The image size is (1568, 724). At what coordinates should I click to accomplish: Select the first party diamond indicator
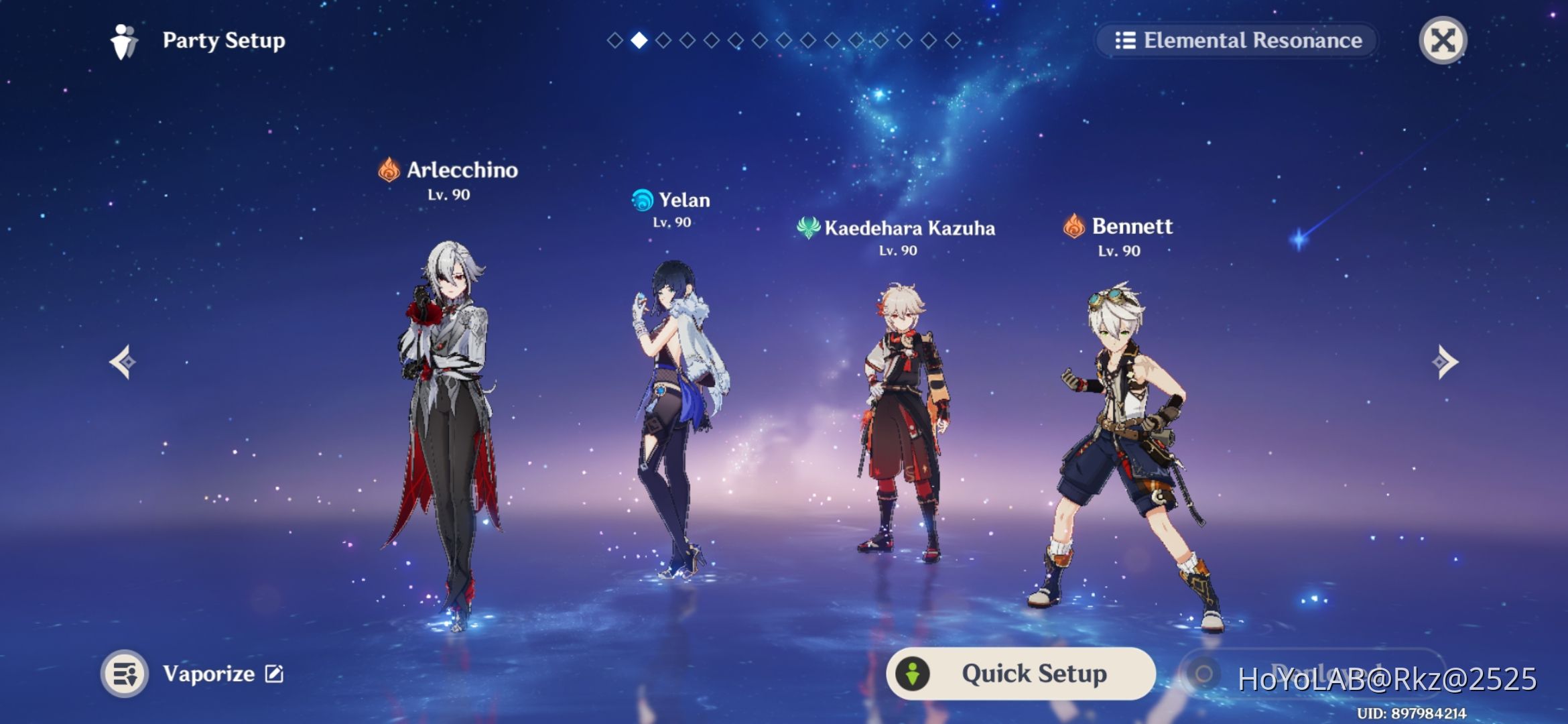614,41
